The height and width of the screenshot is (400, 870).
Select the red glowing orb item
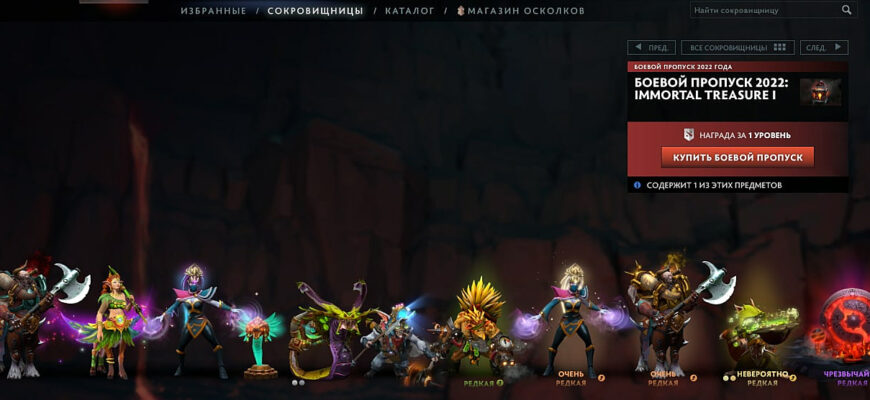click(x=845, y=325)
